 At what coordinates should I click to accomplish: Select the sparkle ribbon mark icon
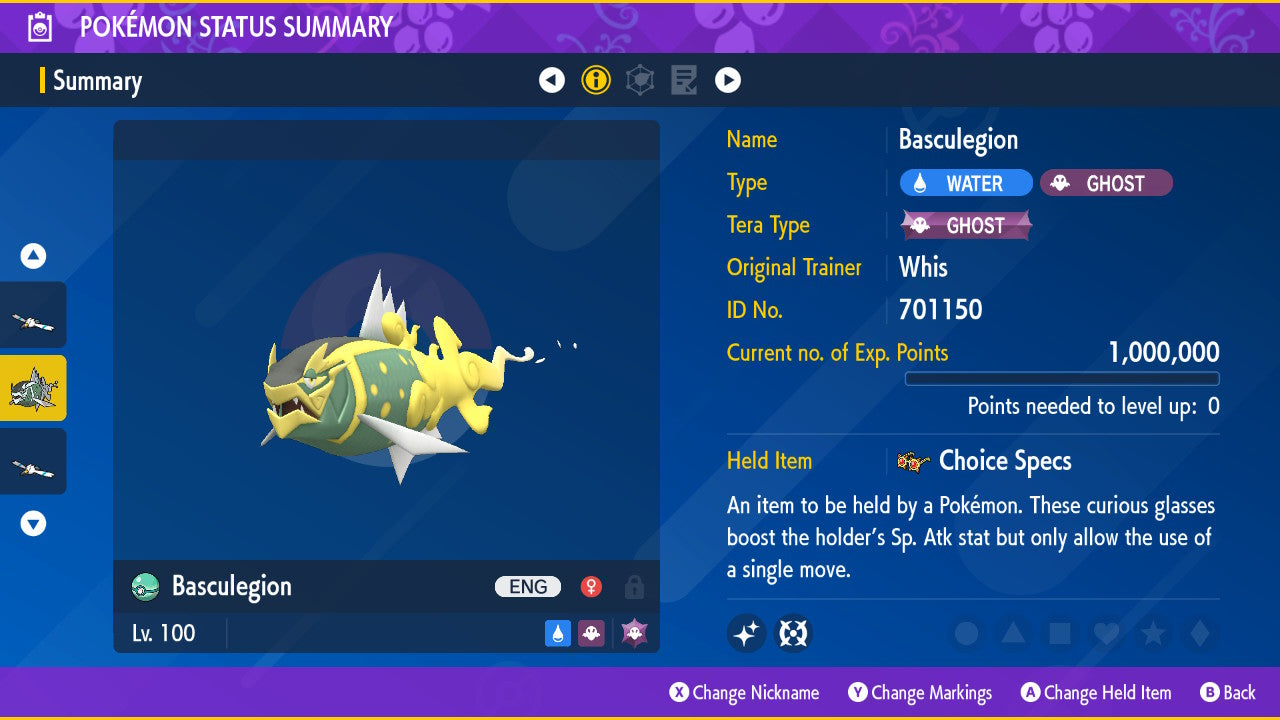pos(746,633)
